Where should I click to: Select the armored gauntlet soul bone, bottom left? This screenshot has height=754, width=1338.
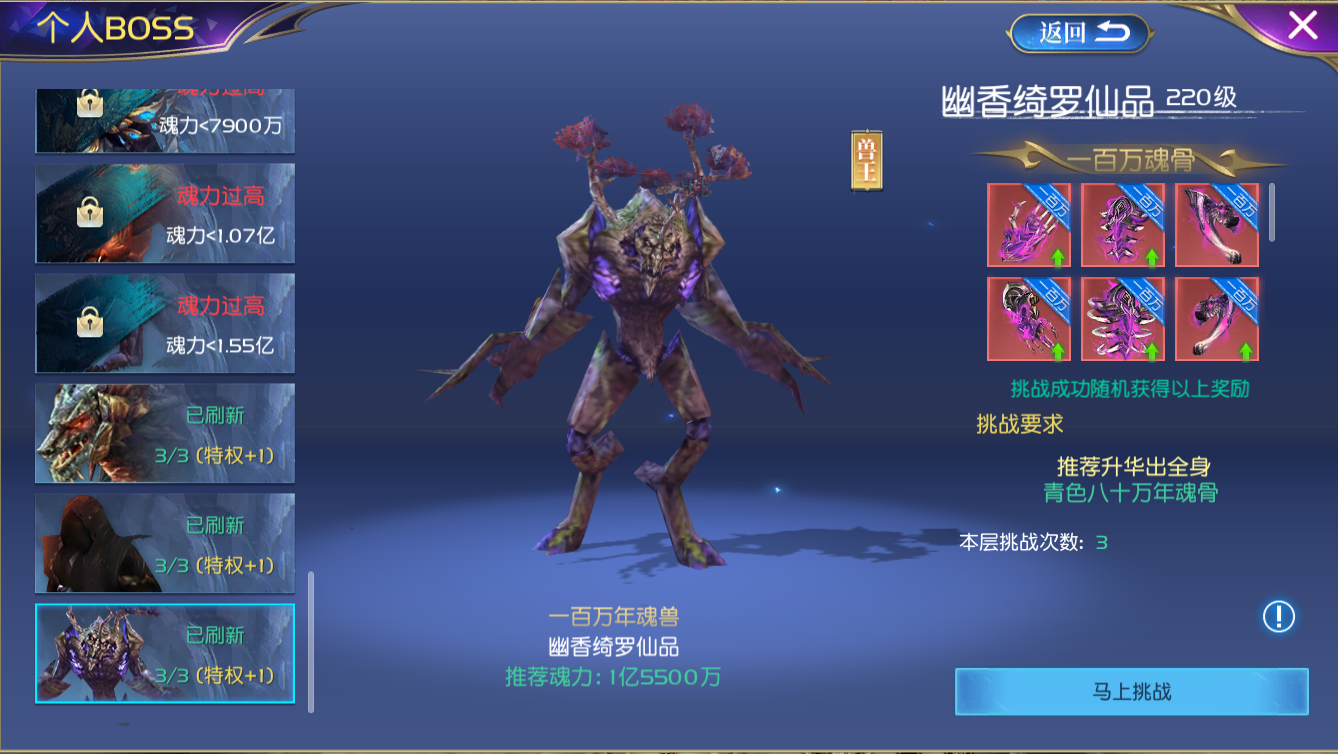tap(1030, 318)
